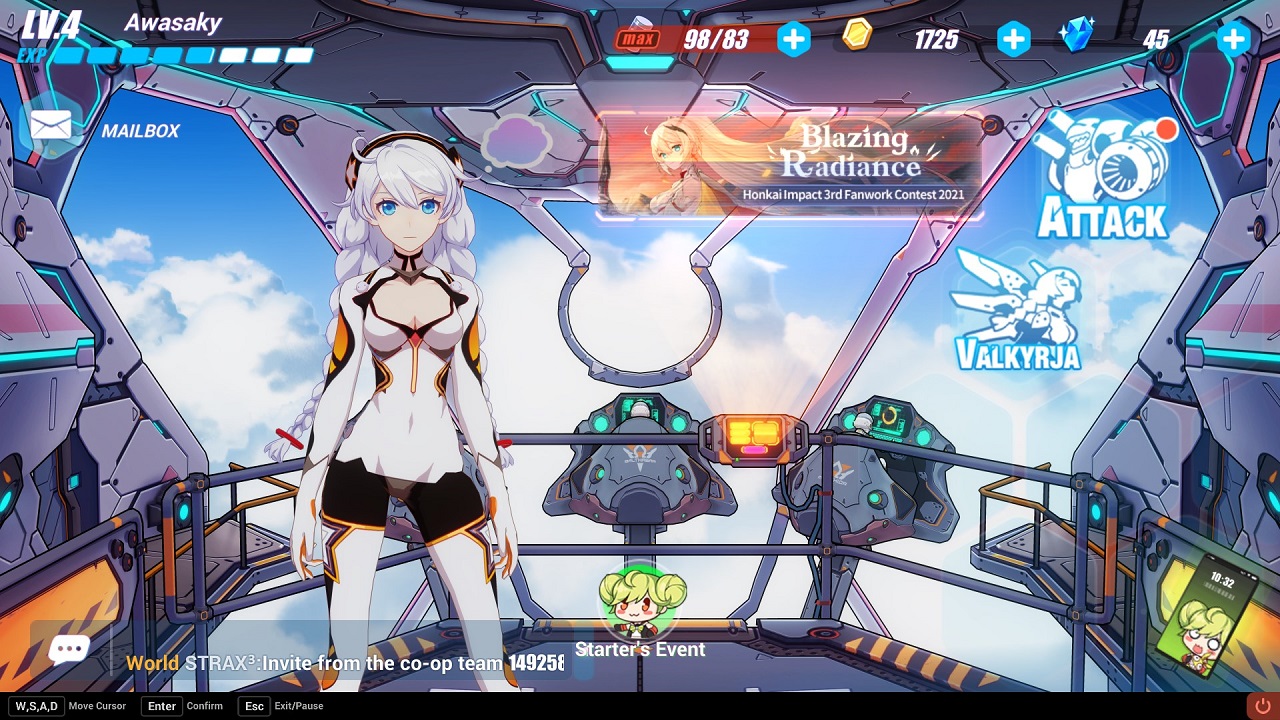Click the red power button
Image resolution: width=1280 pixels, height=720 pixels.
coord(1263,706)
